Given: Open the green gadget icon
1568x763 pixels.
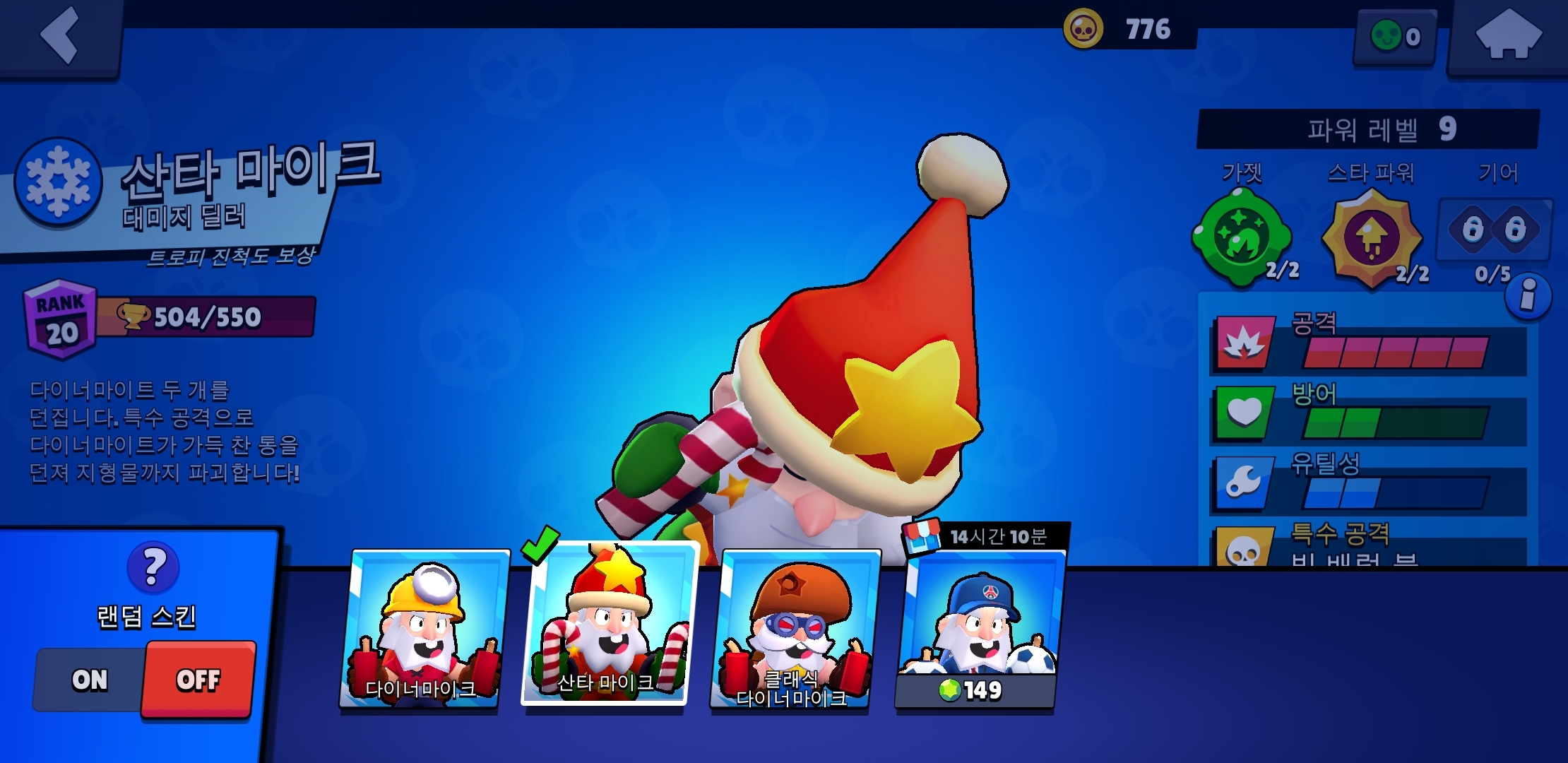Looking at the screenshot, I should [x=1241, y=238].
